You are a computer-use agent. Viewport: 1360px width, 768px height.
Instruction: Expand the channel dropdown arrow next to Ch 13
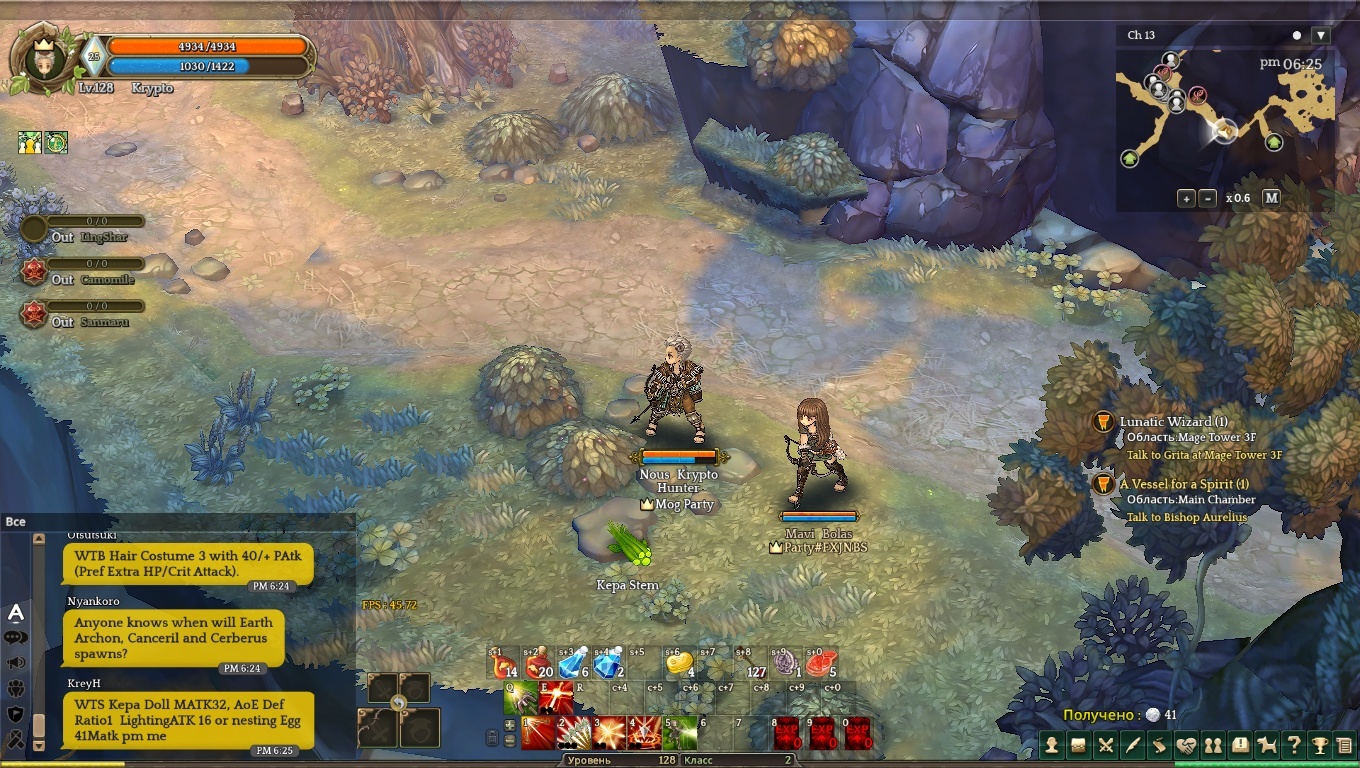(x=1321, y=35)
